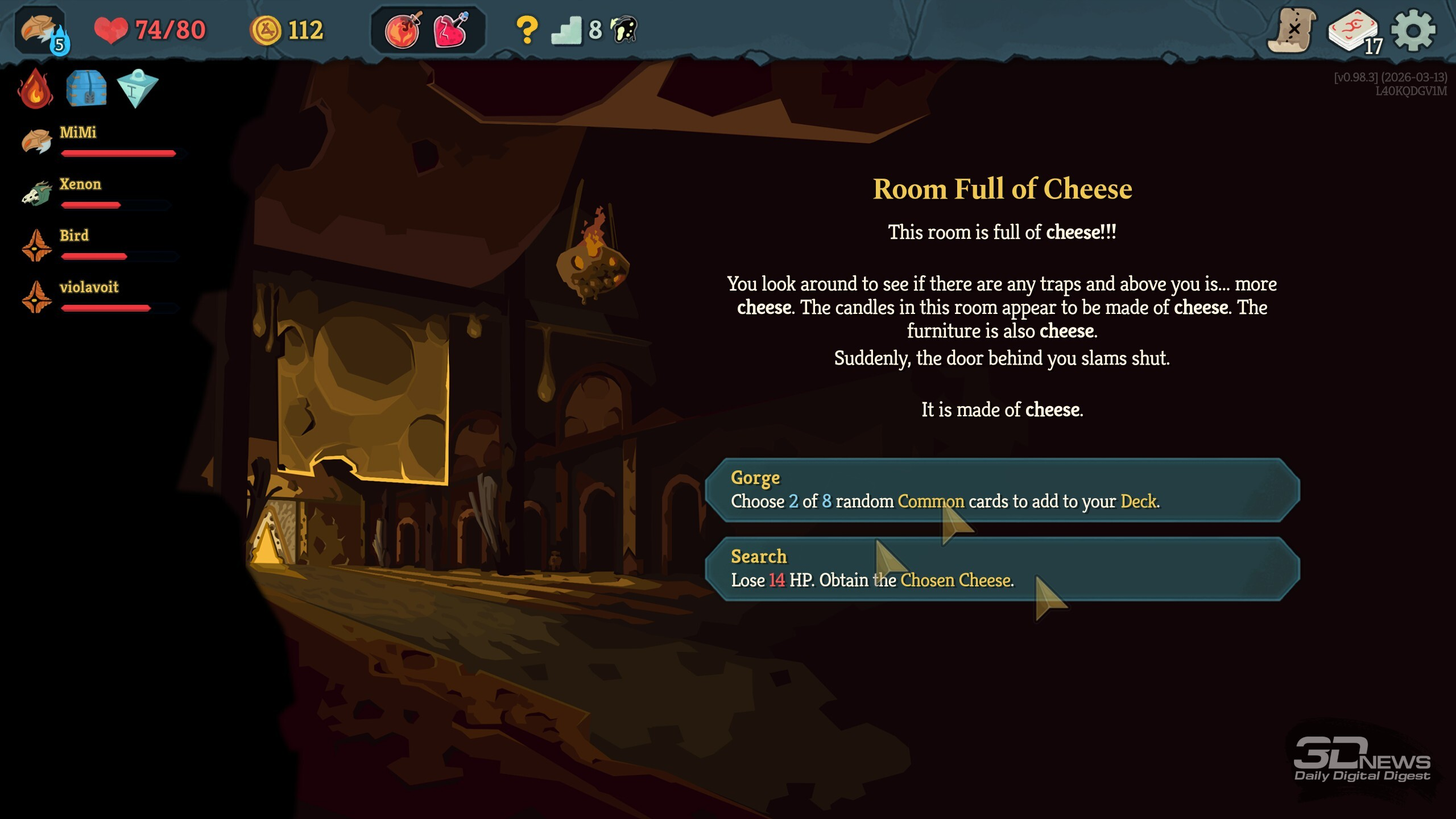Select player Bird in party list
1456x819 pixels.
click(x=74, y=236)
